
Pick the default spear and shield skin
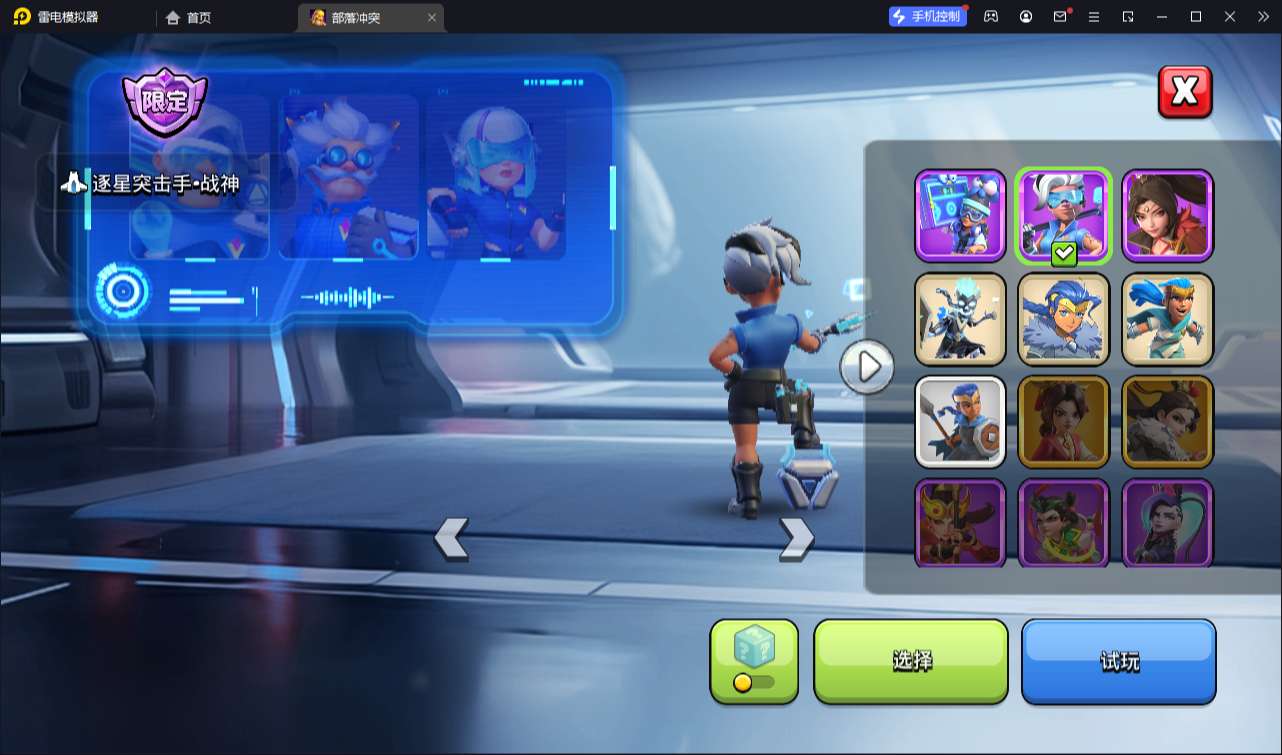point(960,422)
